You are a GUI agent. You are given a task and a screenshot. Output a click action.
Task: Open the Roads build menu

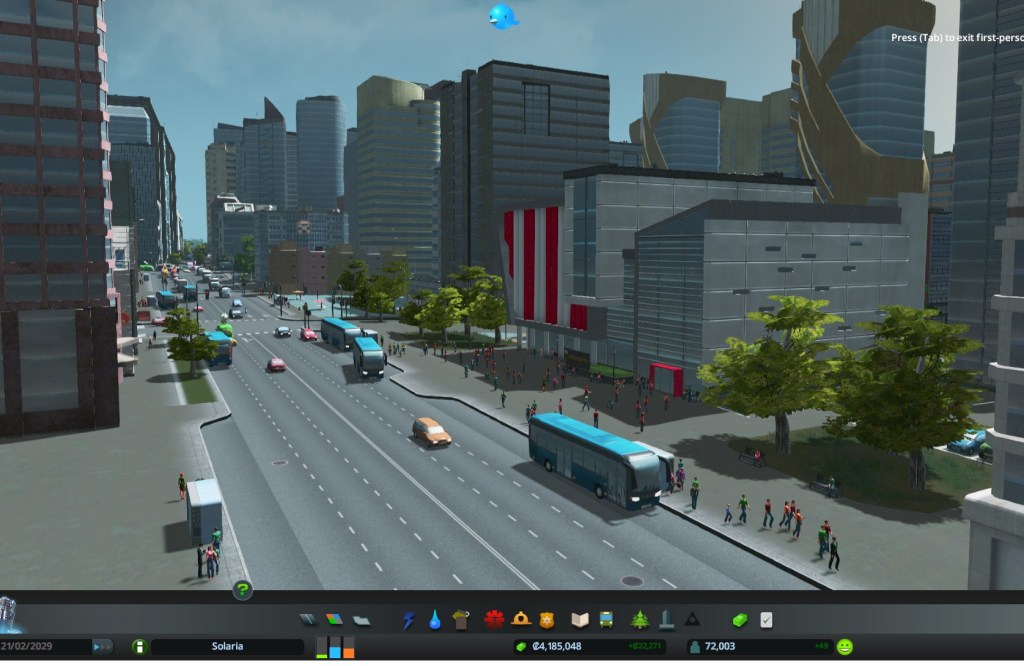308,620
